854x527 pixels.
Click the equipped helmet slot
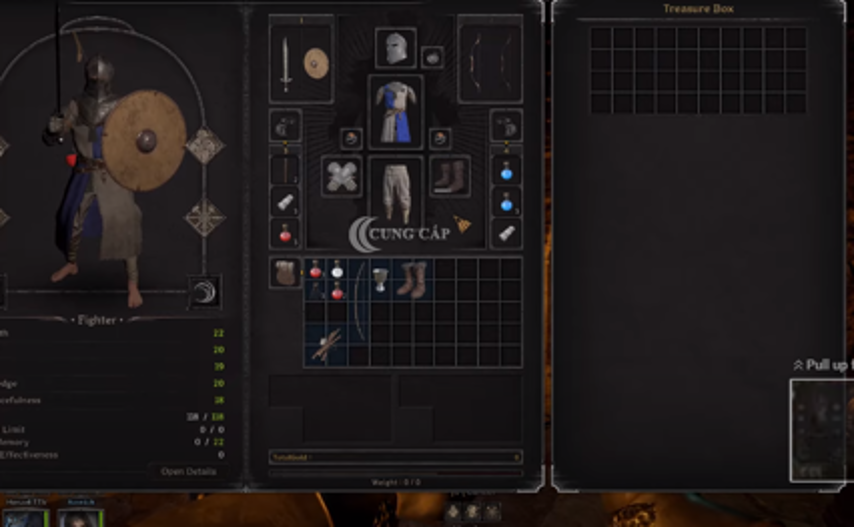395,48
